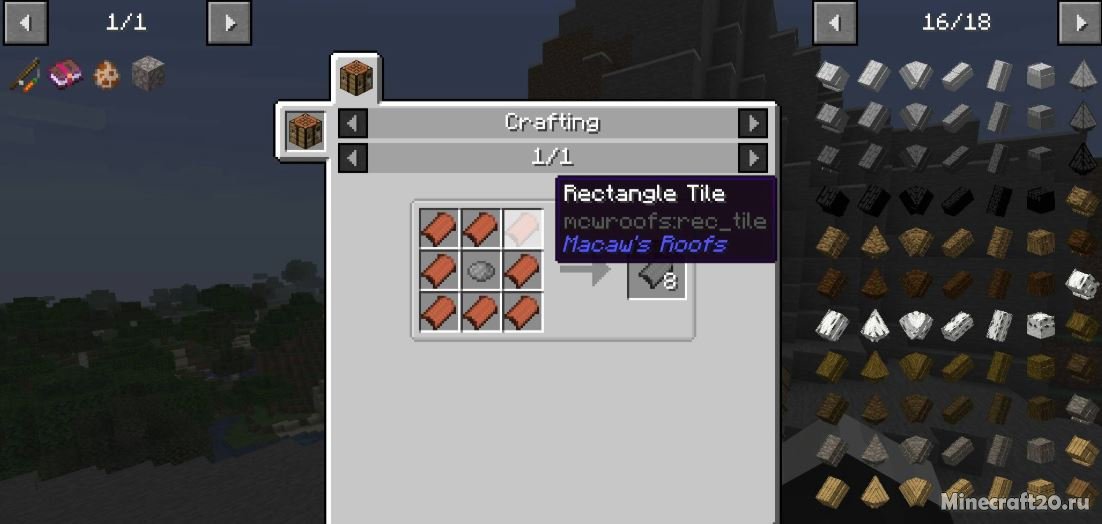Click the recipe output slot showing 8
The height and width of the screenshot is (524, 1102).
click(657, 279)
